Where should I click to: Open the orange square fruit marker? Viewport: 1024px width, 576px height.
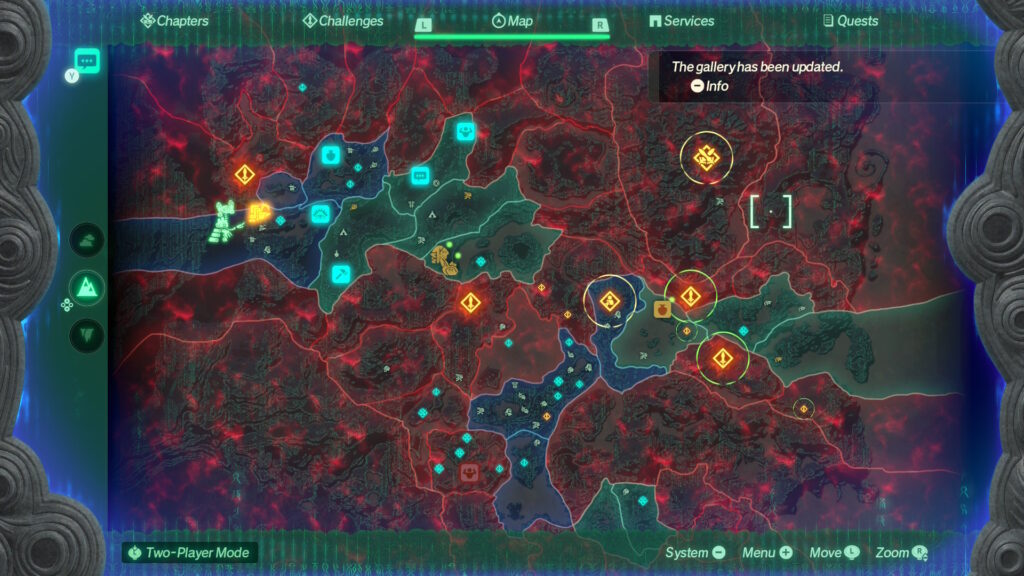tap(662, 309)
